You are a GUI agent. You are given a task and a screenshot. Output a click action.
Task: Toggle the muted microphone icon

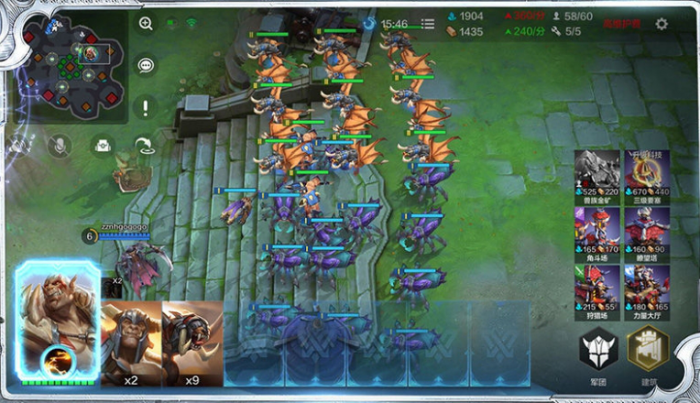click(x=59, y=146)
